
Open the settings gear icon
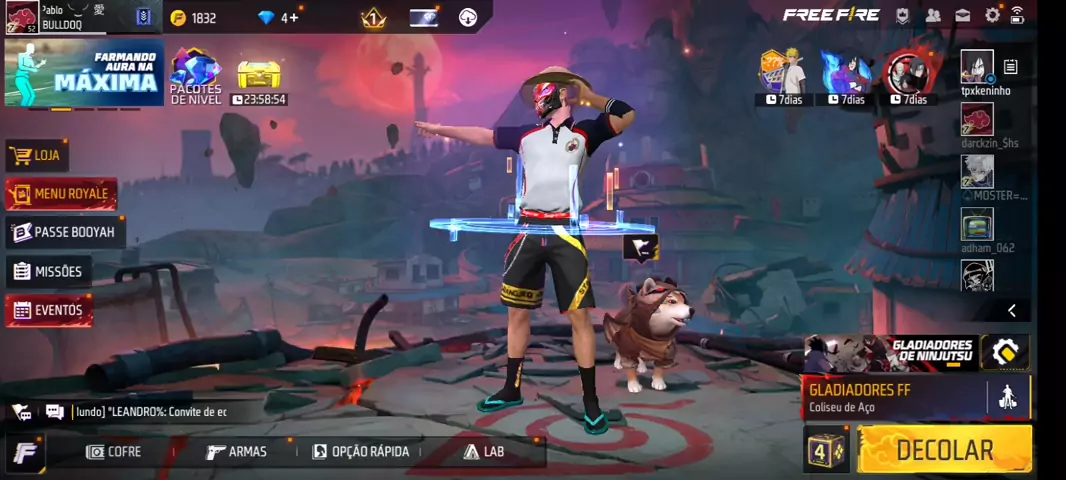click(992, 15)
